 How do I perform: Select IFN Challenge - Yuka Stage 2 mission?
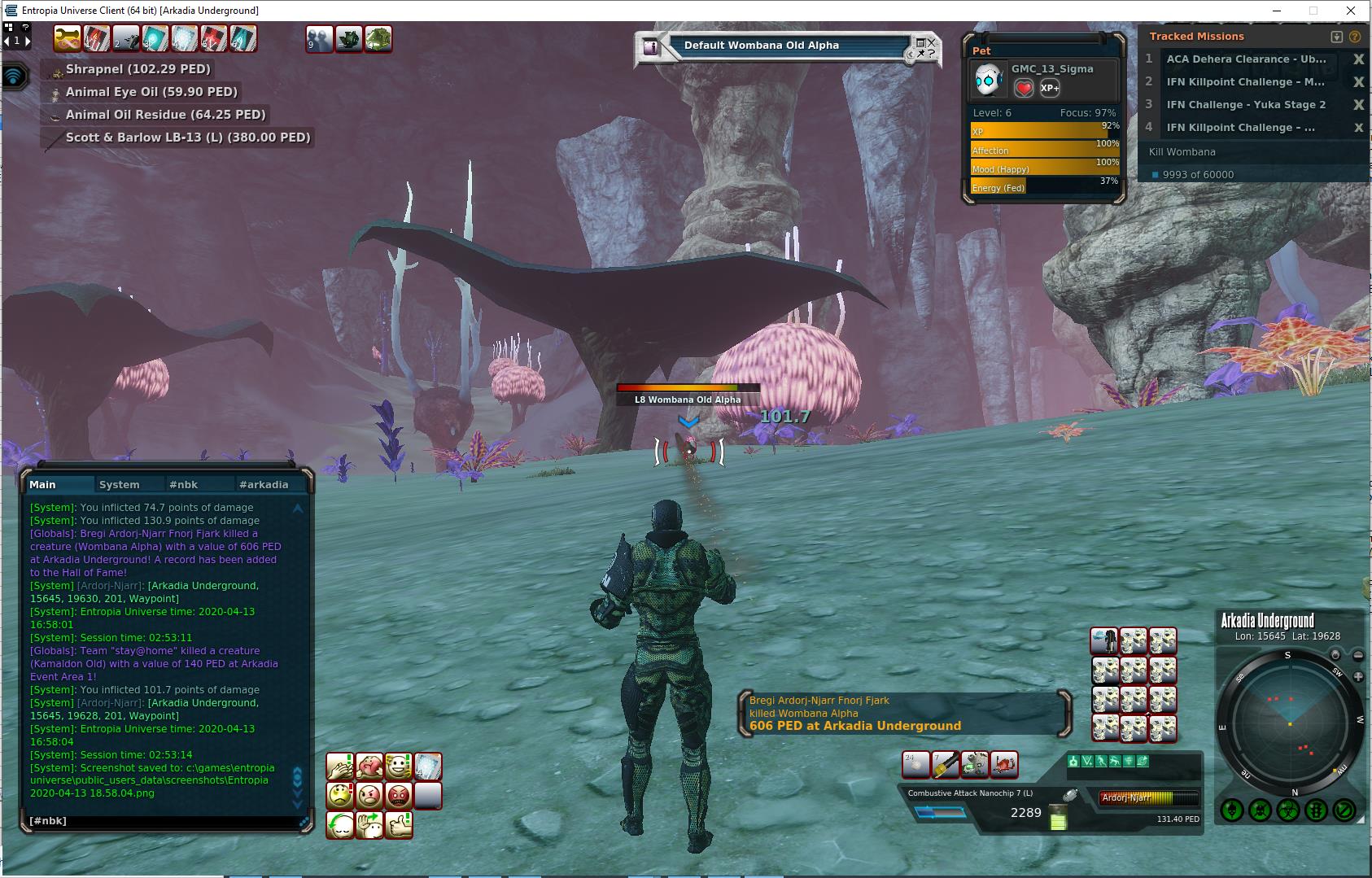1246,104
